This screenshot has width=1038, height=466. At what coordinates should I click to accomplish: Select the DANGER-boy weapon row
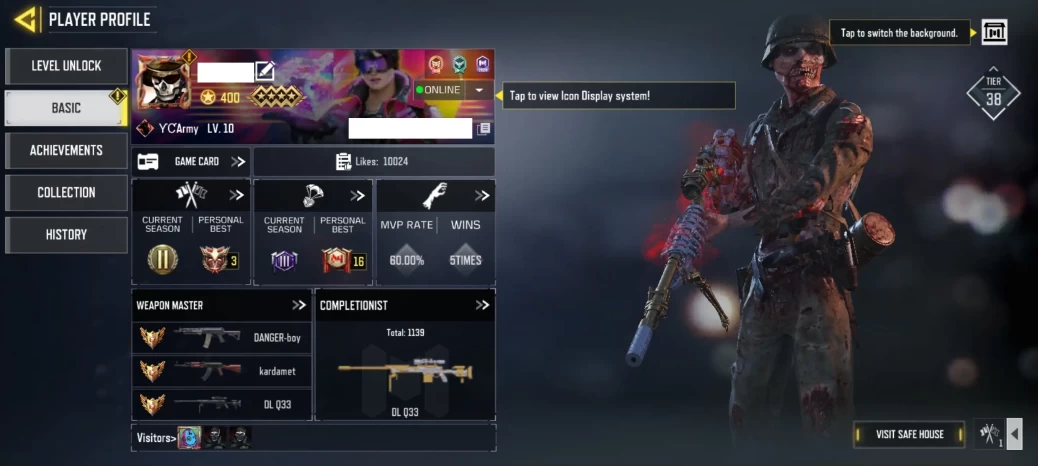[x=222, y=338]
